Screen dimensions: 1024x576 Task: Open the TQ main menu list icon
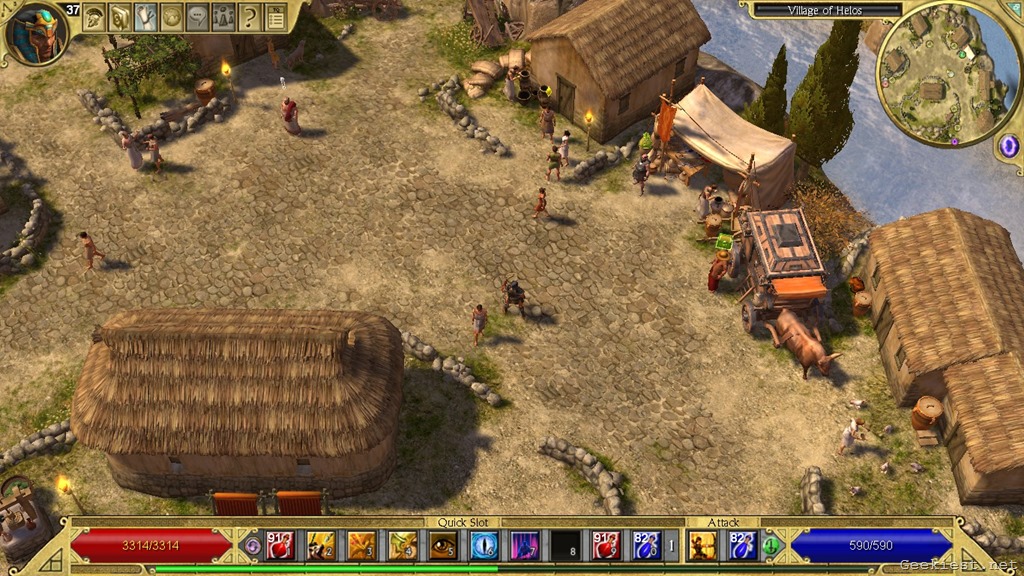[x=275, y=17]
